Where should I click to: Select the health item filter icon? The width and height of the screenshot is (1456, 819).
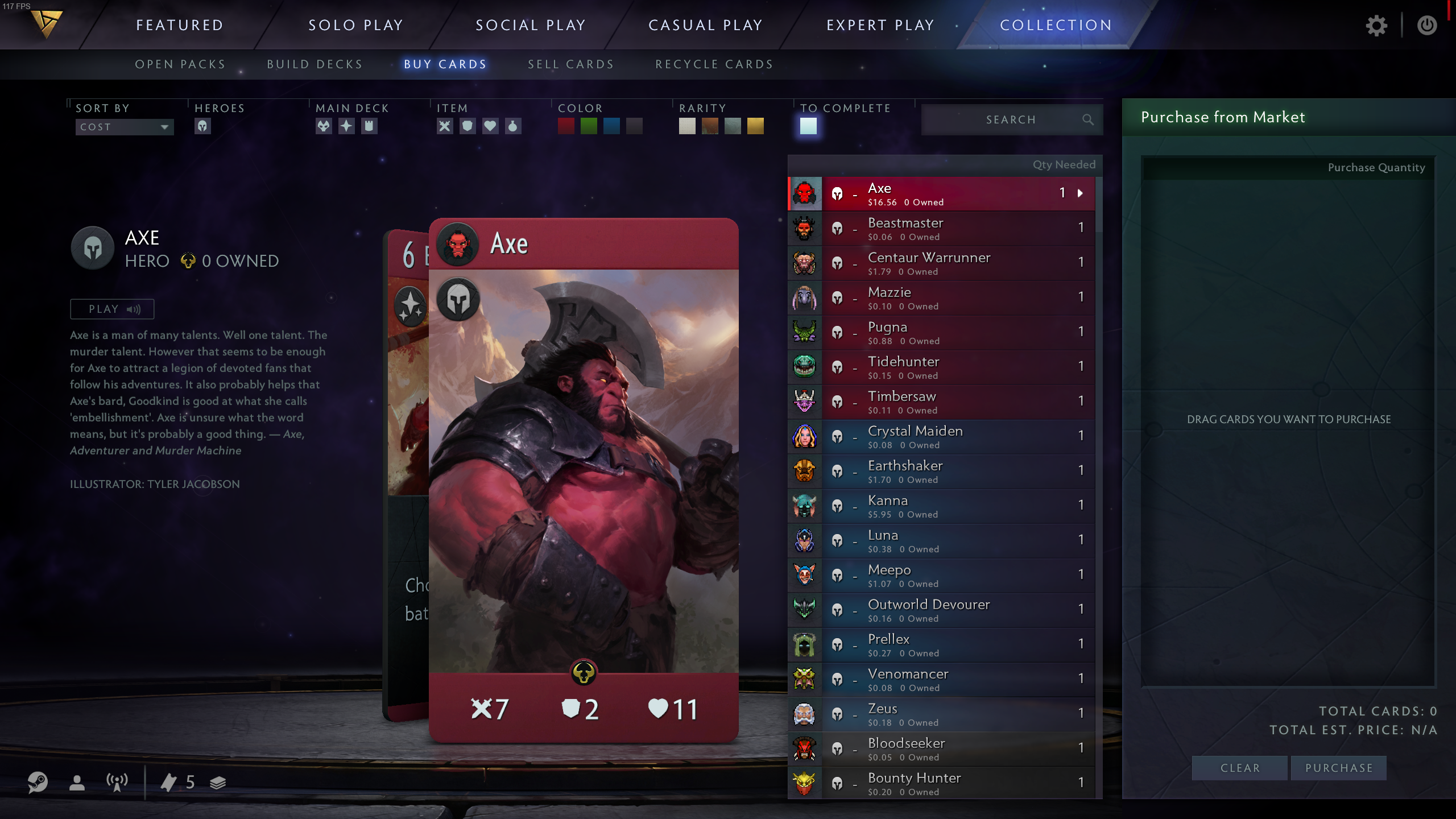pyautogui.click(x=491, y=126)
